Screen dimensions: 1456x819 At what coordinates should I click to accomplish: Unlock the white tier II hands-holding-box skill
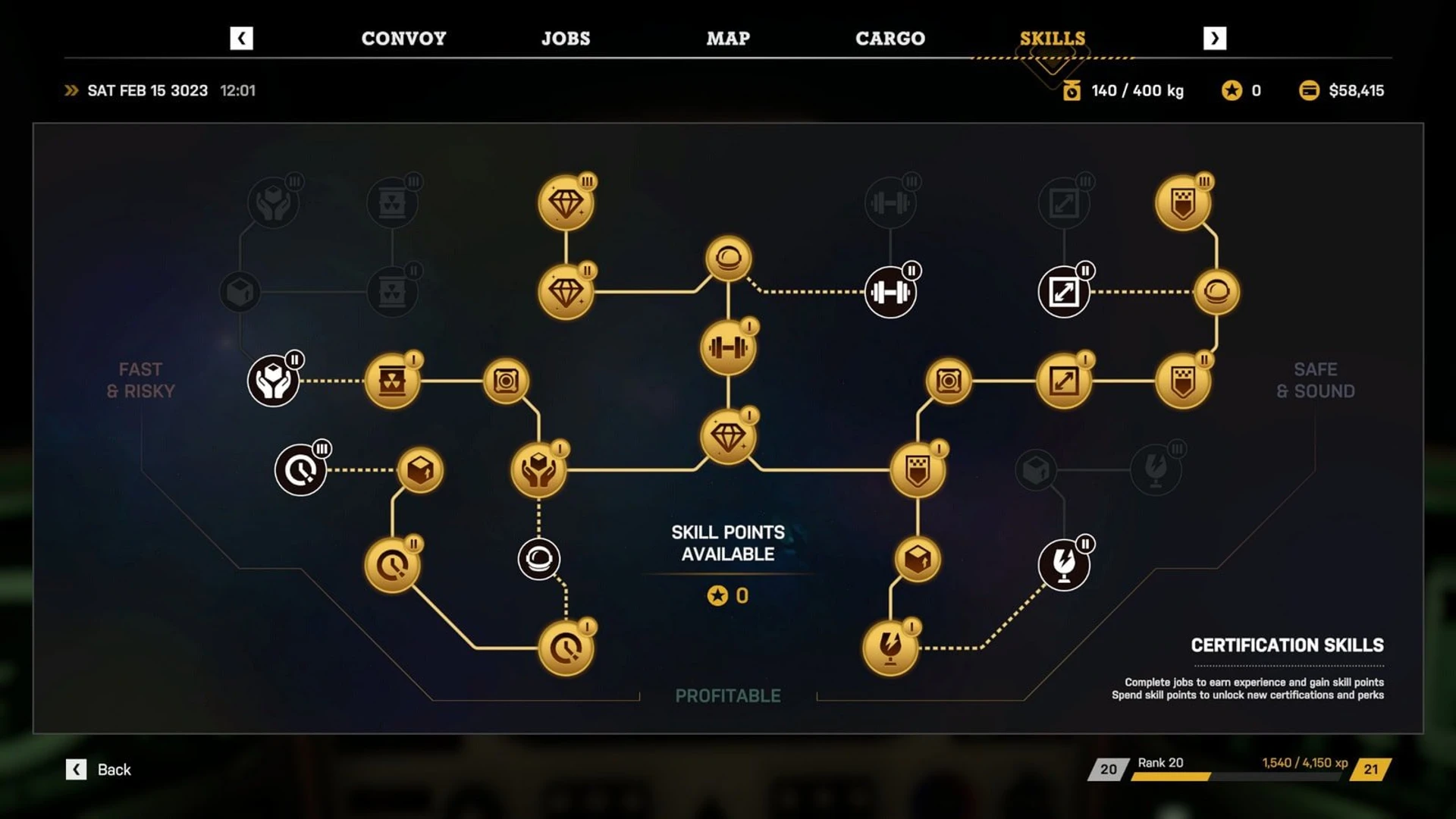click(x=273, y=381)
